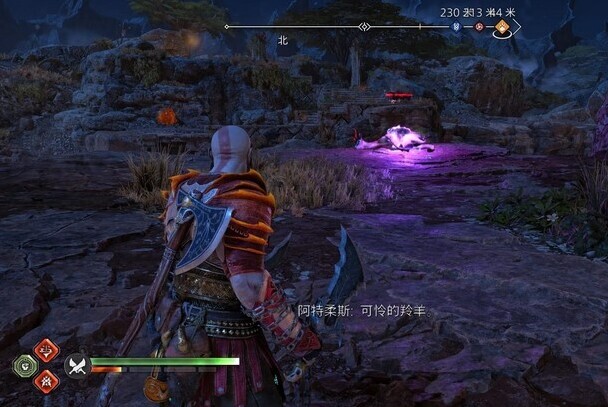Select the blue marker on the compass
Viewport: 608px width, 407px height.
pyautogui.click(x=457, y=27)
